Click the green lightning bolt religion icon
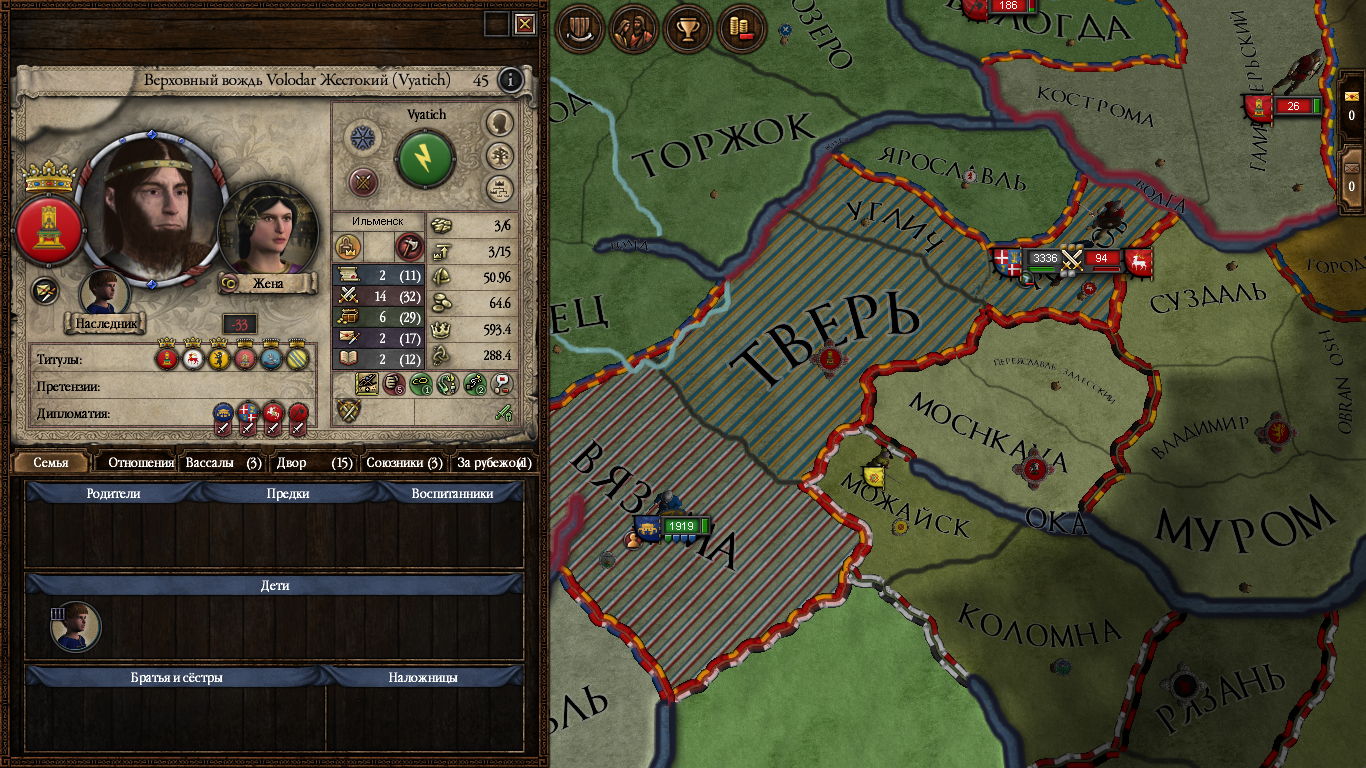The height and width of the screenshot is (768, 1366). pyautogui.click(x=425, y=158)
